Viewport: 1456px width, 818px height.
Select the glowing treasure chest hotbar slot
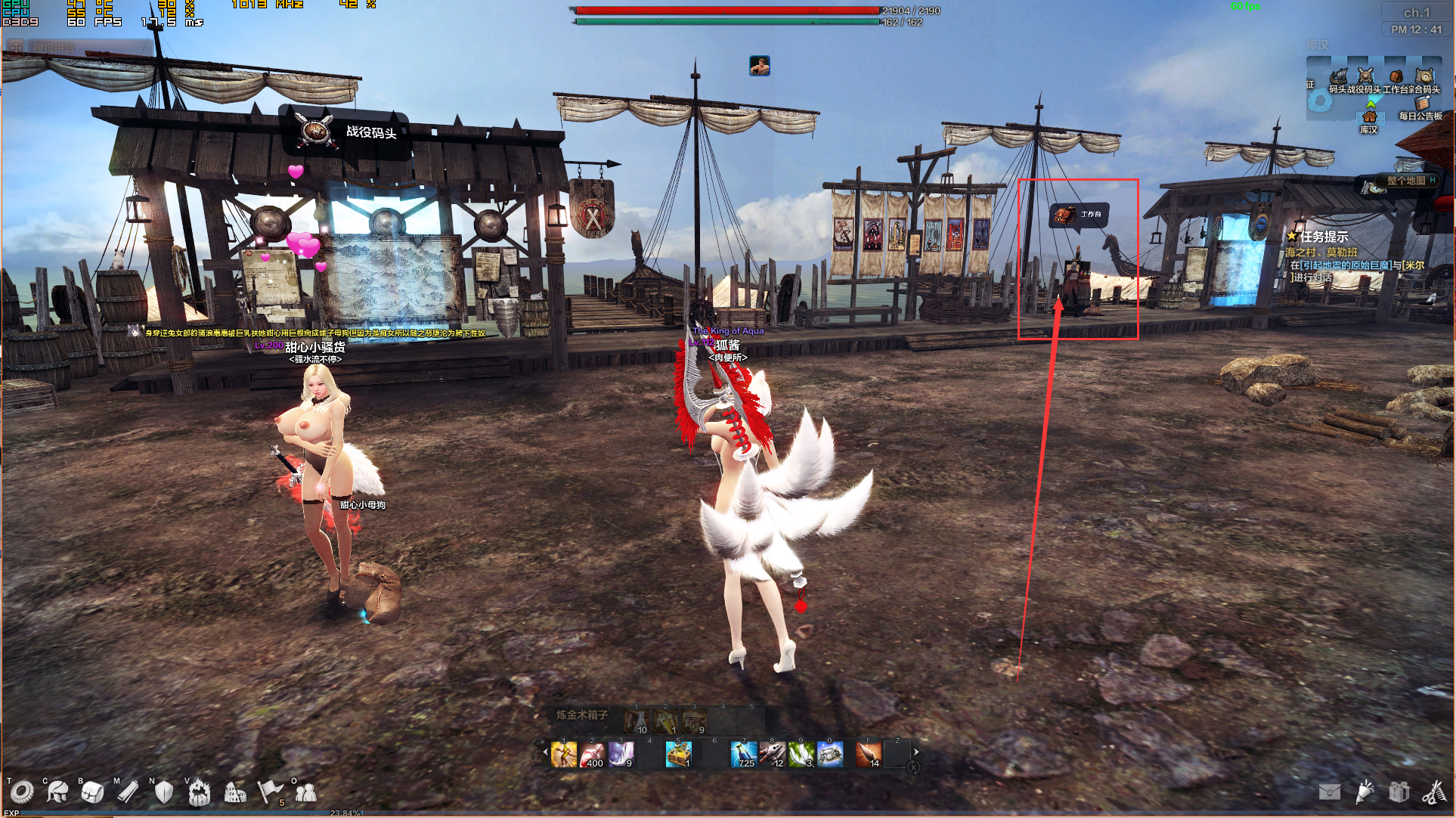coord(678,754)
